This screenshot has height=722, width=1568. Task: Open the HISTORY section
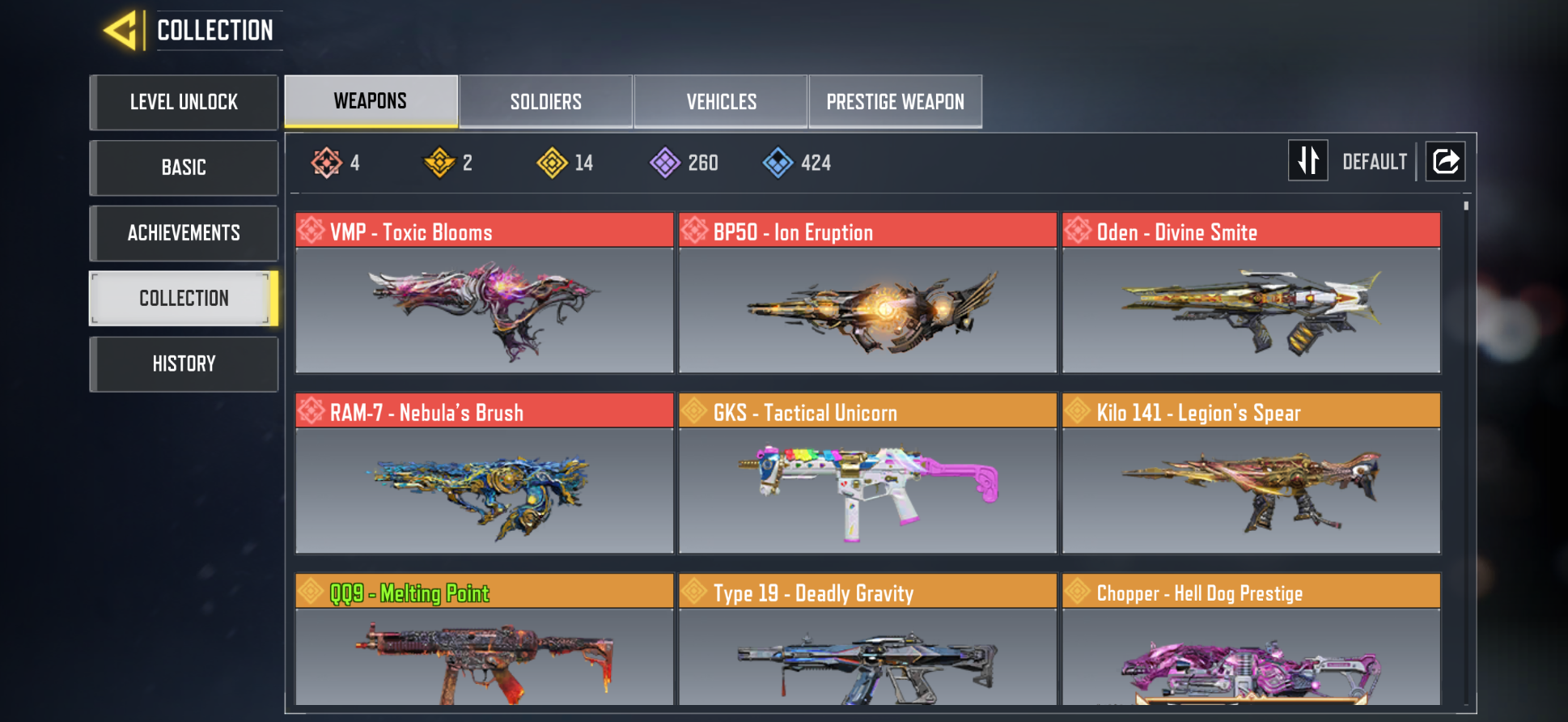(184, 363)
